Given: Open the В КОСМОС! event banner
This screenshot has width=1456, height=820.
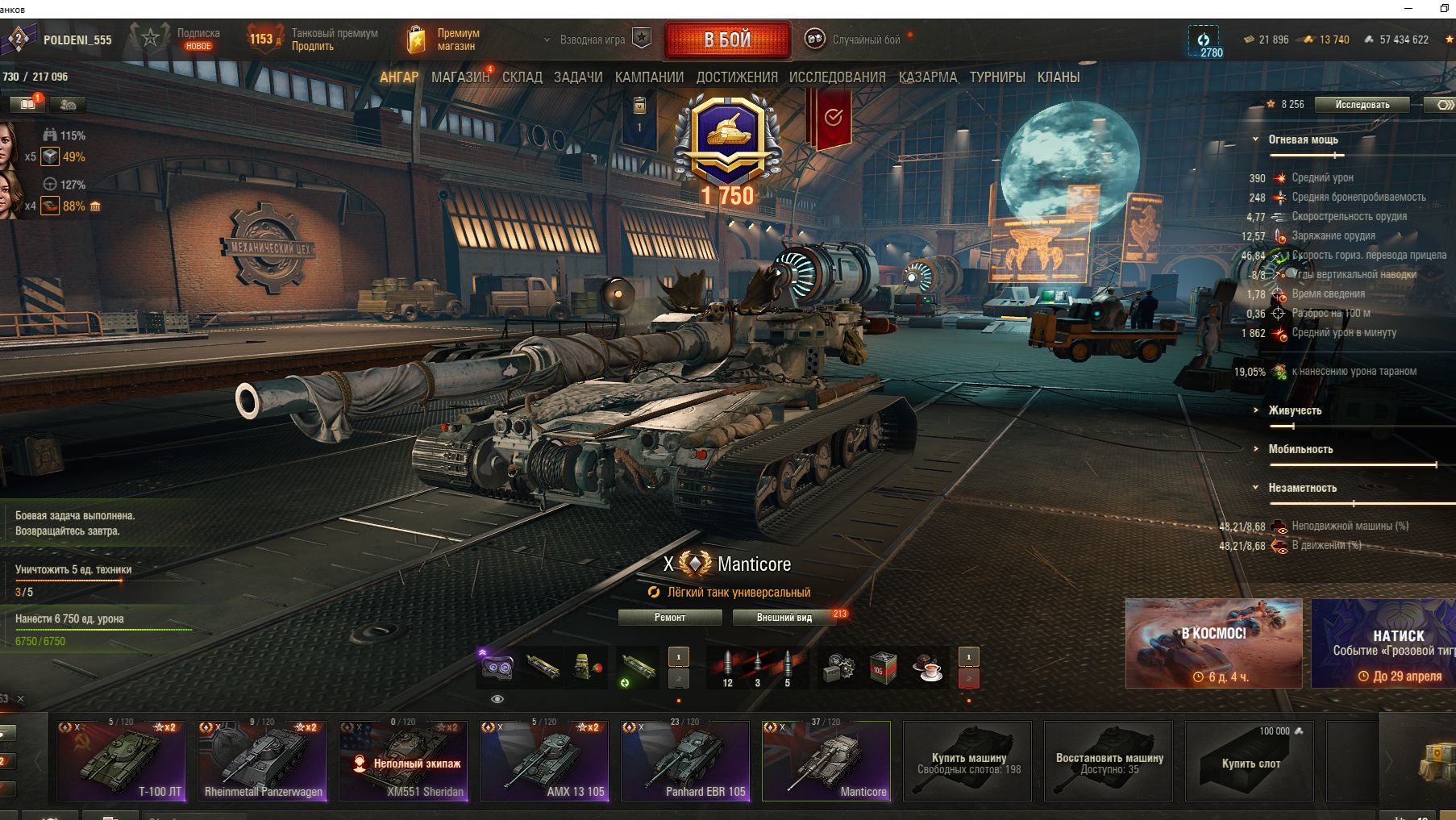Looking at the screenshot, I should (1213, 643).
